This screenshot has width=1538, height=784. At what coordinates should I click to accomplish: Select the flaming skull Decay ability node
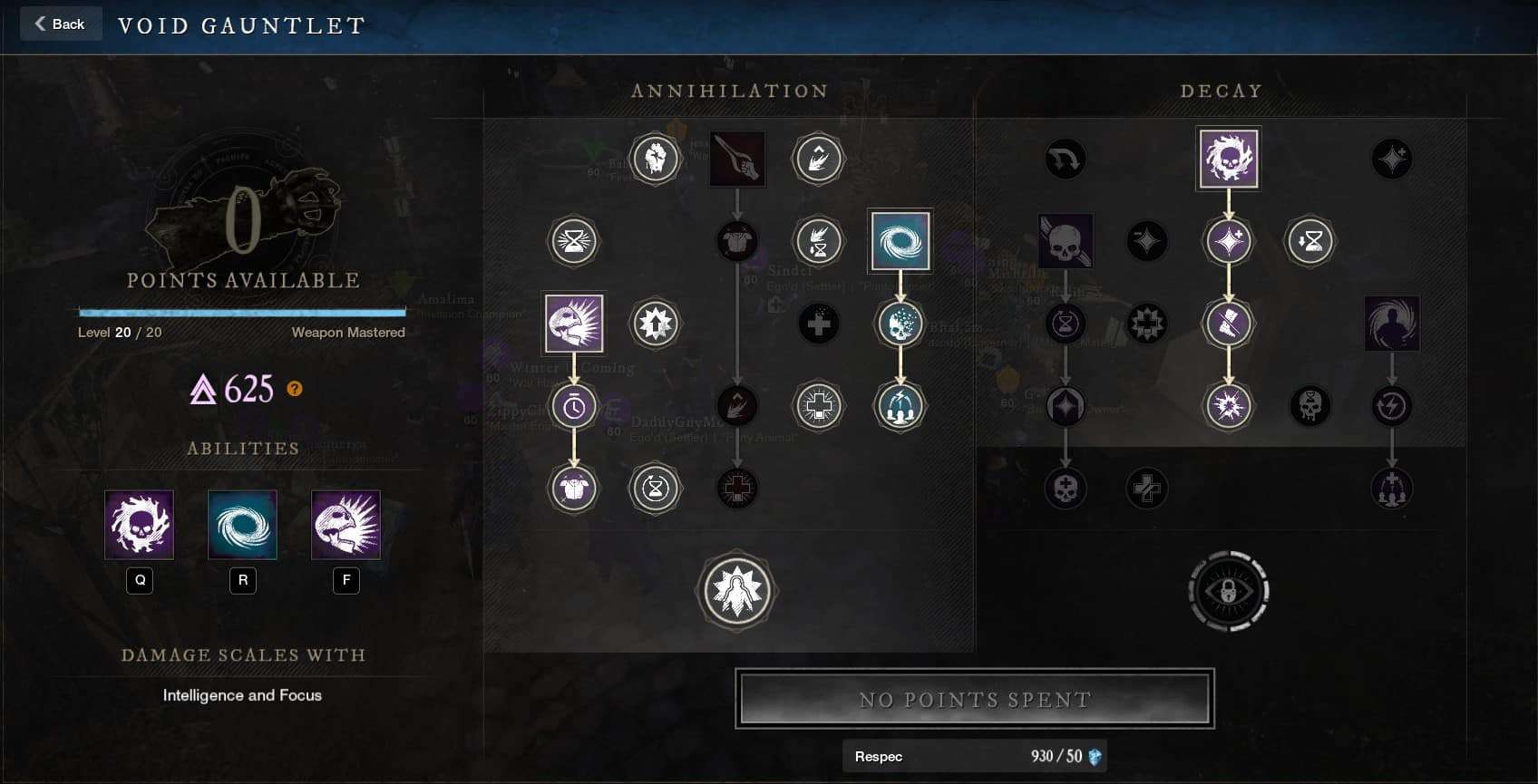coord(1228,159)
